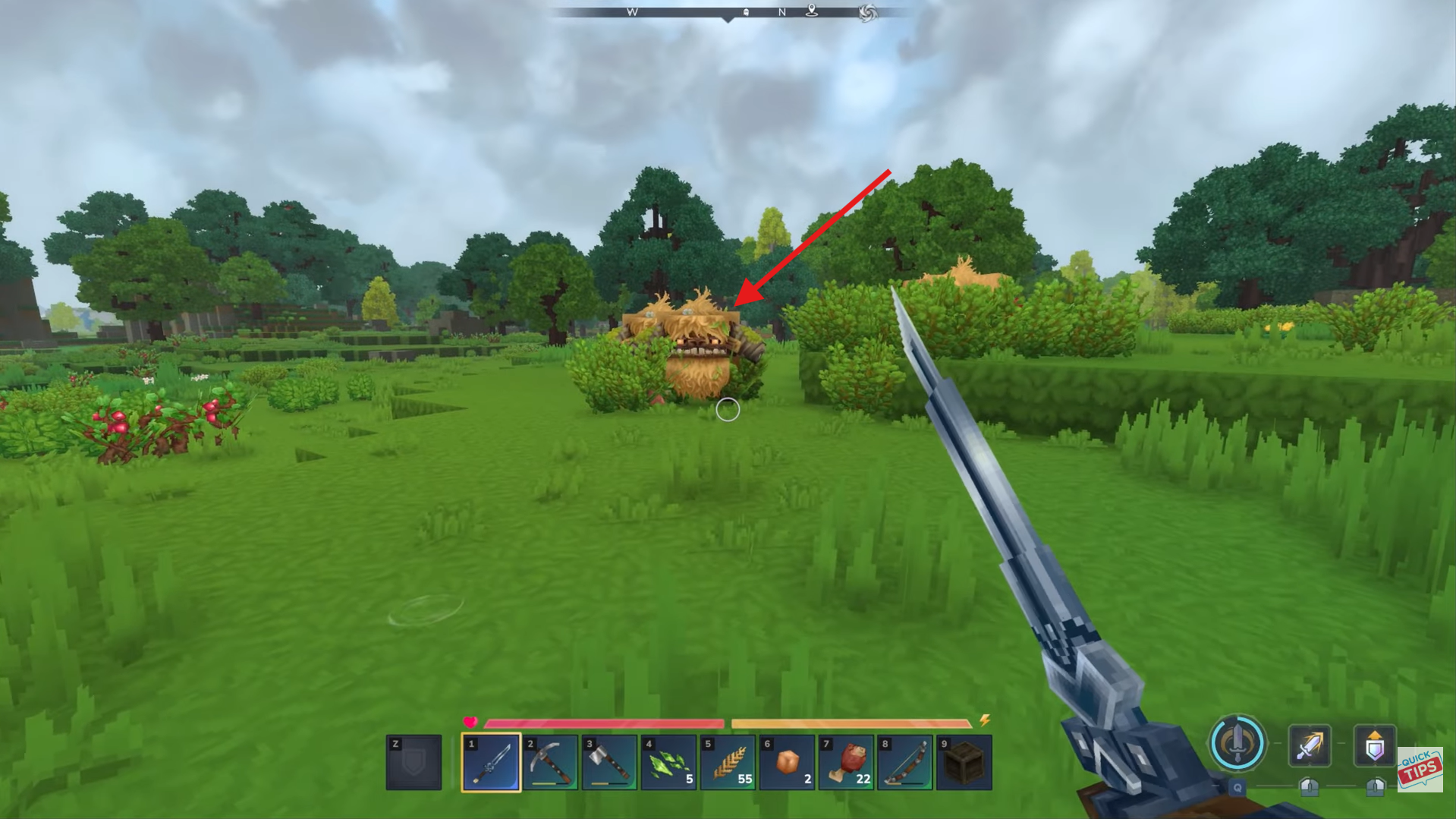Click the red health bar
The height and width of the screenshot is (819, 1456).
tap(607, 723)
